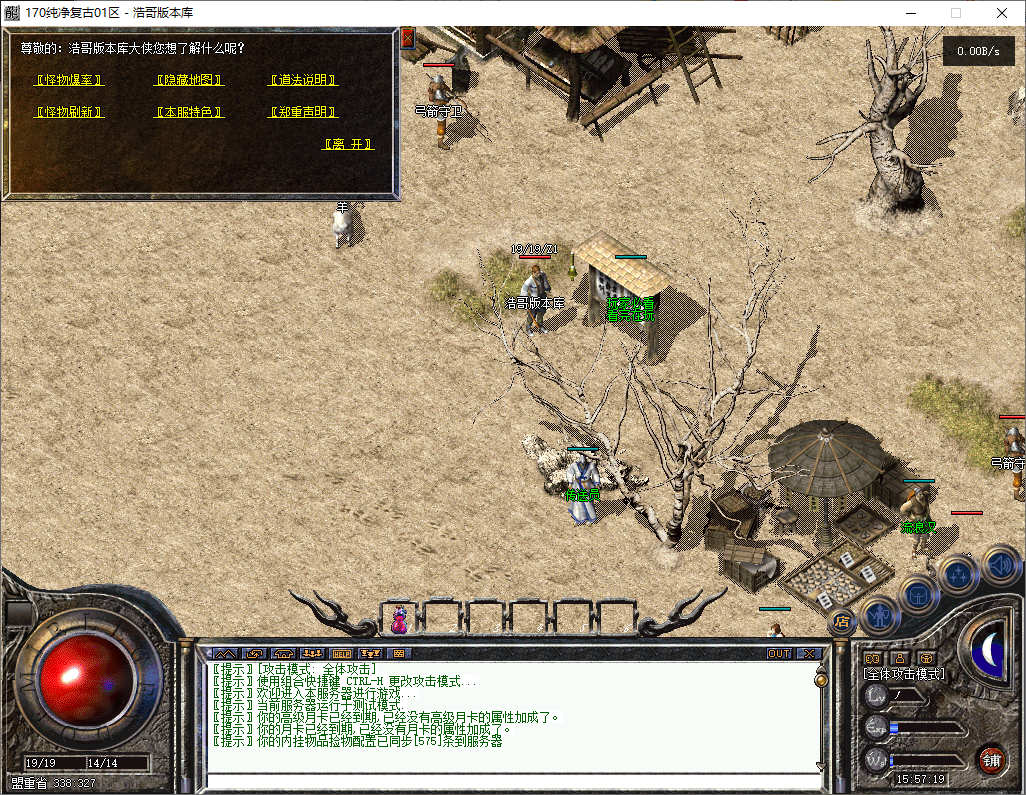
Task: Open the 怪物爆率 dialogue option
Action: (69, 80)
